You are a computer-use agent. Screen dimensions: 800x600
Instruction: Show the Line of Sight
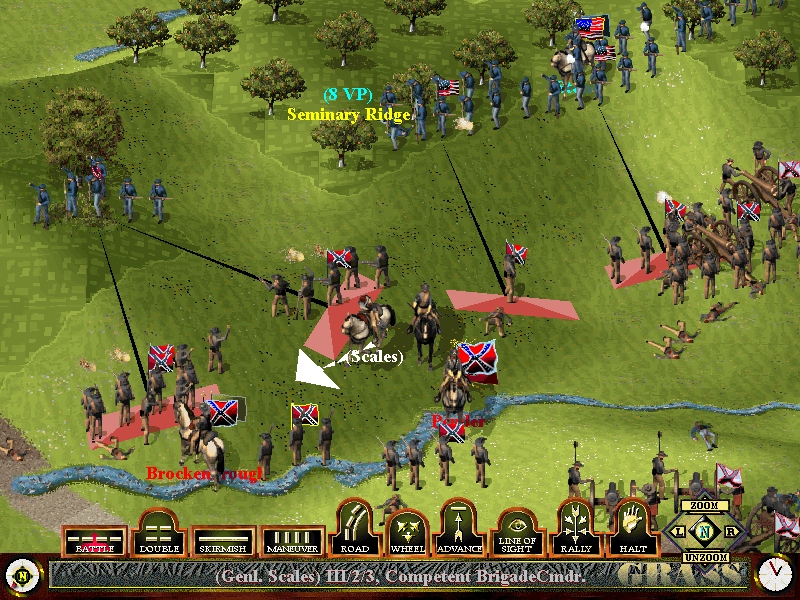[518, 533]
